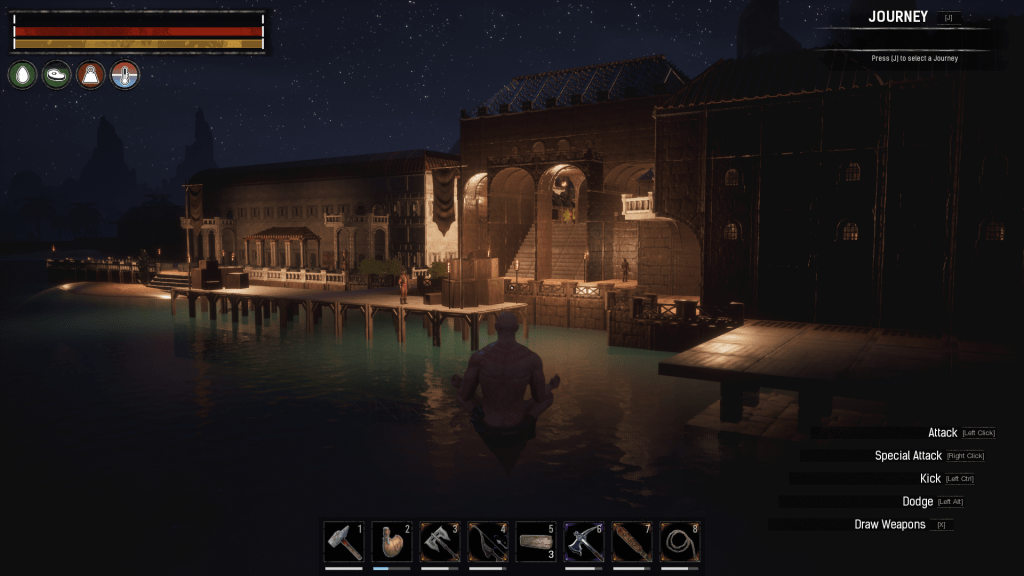Click the thermometer temperature status icon

125,74
